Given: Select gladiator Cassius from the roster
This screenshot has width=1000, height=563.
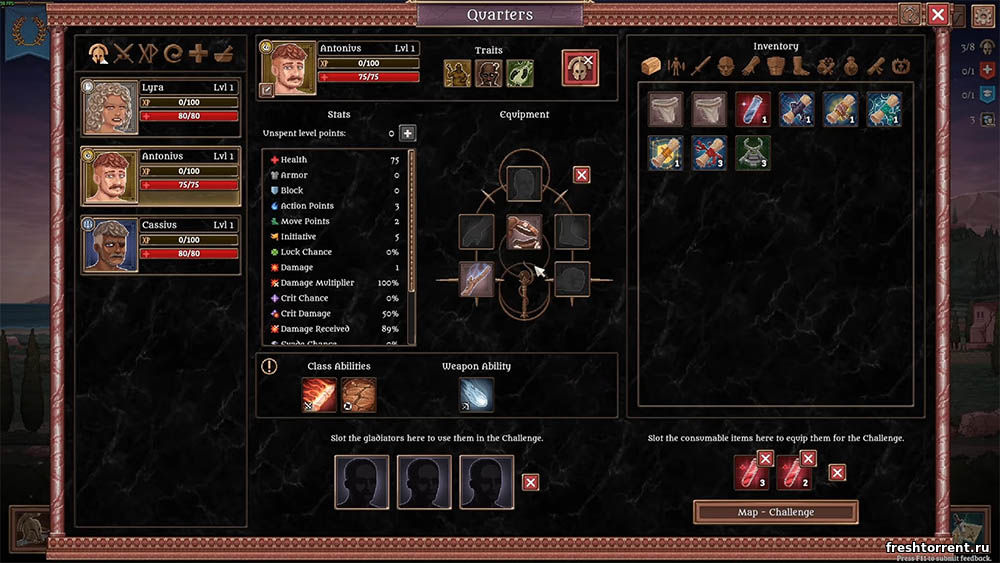Looking at the screenshot, I should pos(161,245).
